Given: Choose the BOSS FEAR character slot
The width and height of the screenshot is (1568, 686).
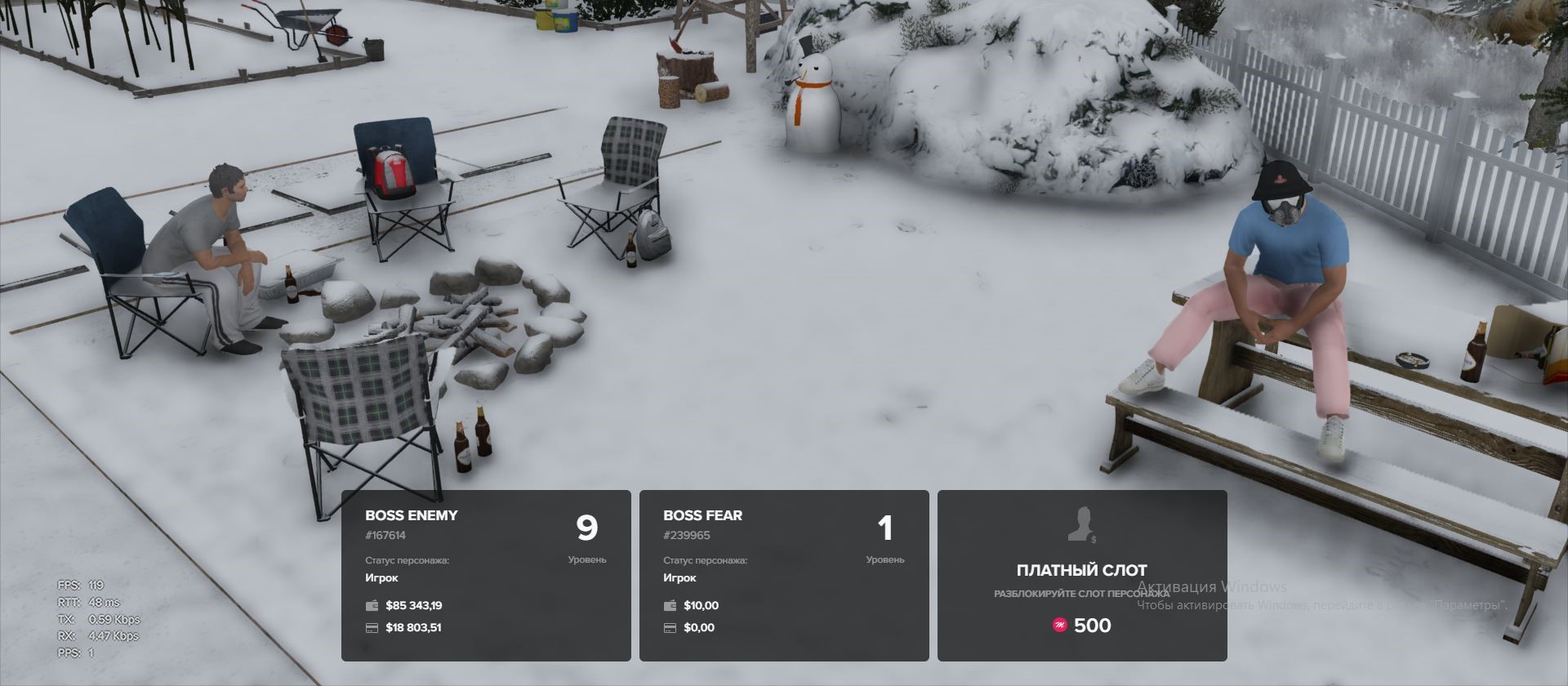Looking at the screenshot, I should point(784,575).
